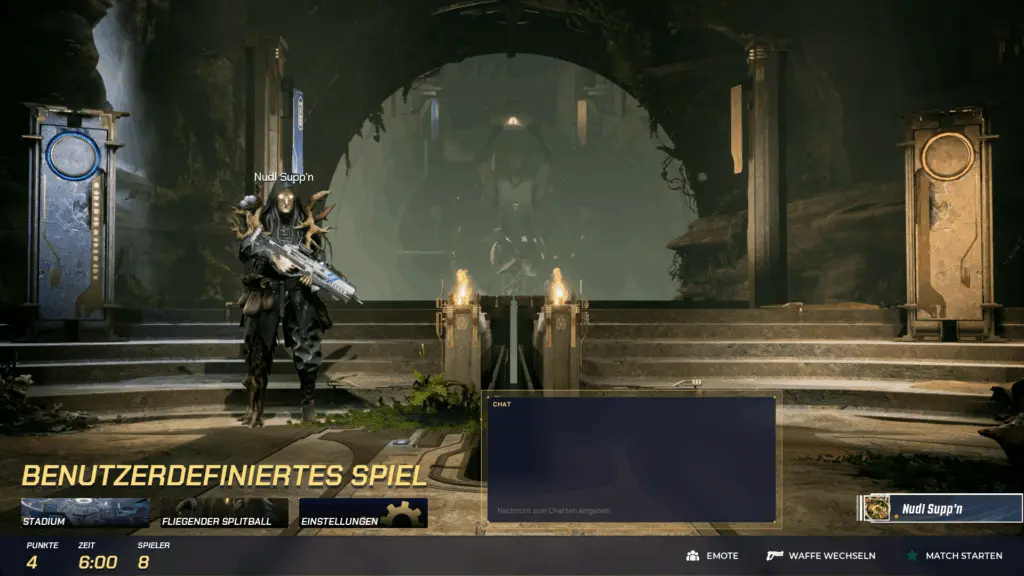Open the Stadium map selection tile
Screen dimensions: 1024x576
pos(85,513)
